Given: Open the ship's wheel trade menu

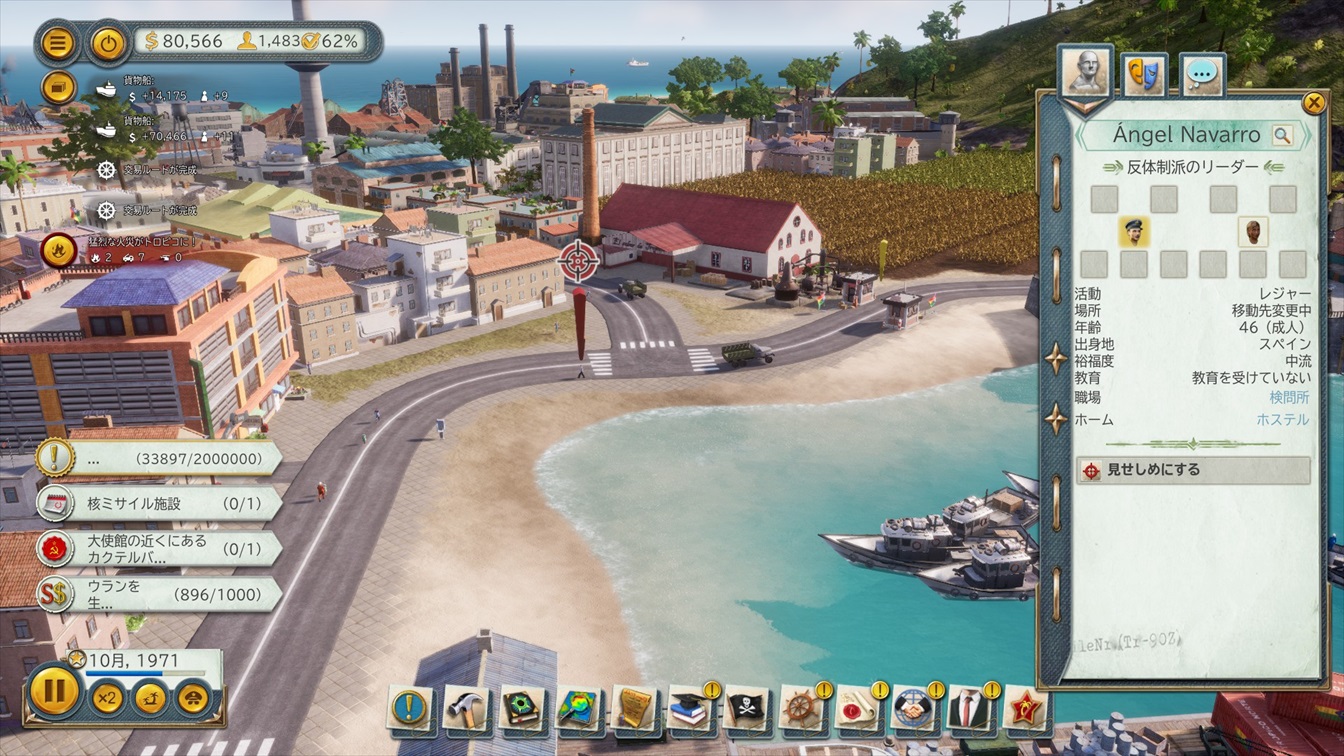Looking at the screenshot, I should [x=802, y=708].
